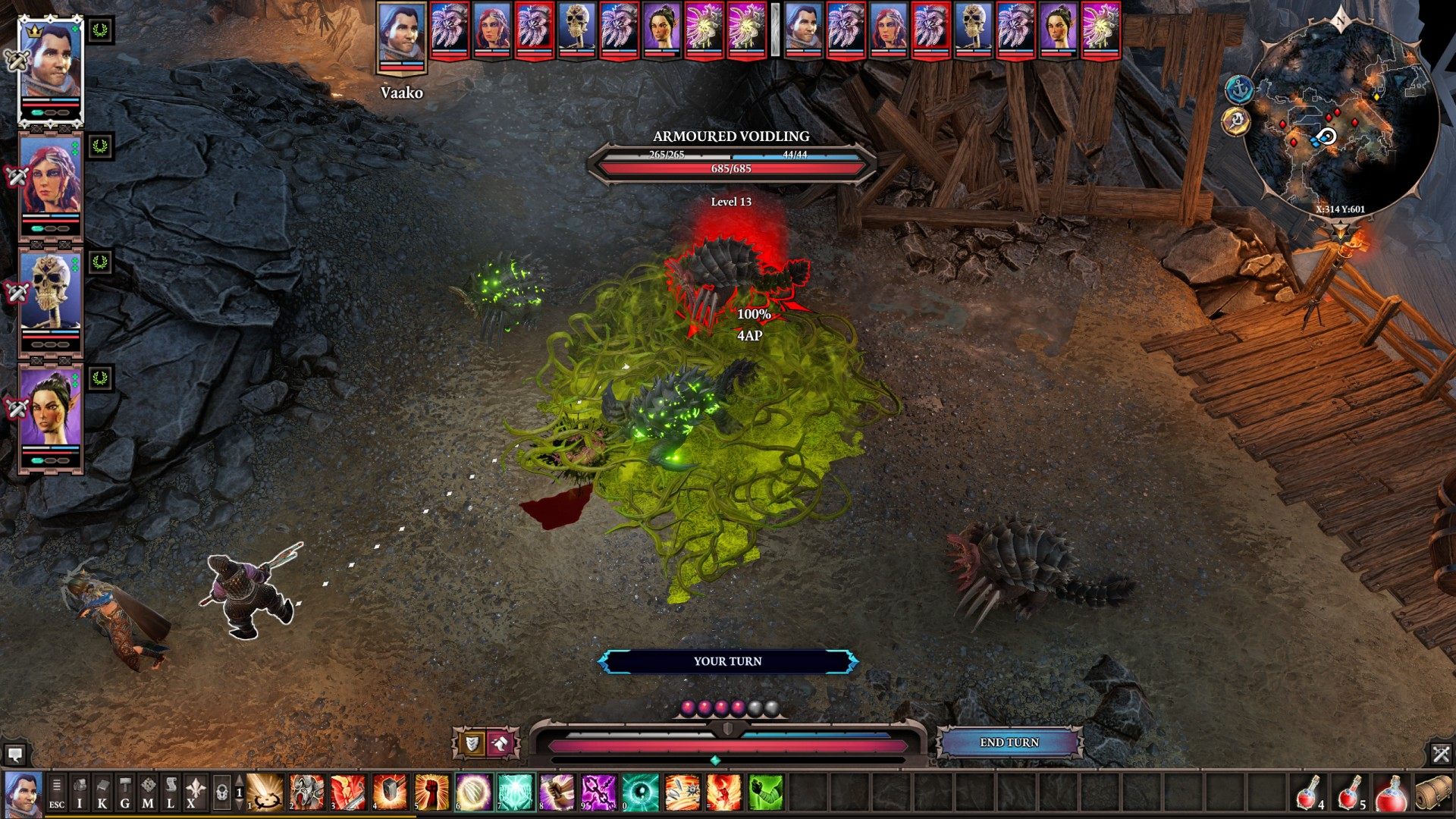End the current combat turn
Viewport: 1456px width, 819px height.
click(1009, 742)
